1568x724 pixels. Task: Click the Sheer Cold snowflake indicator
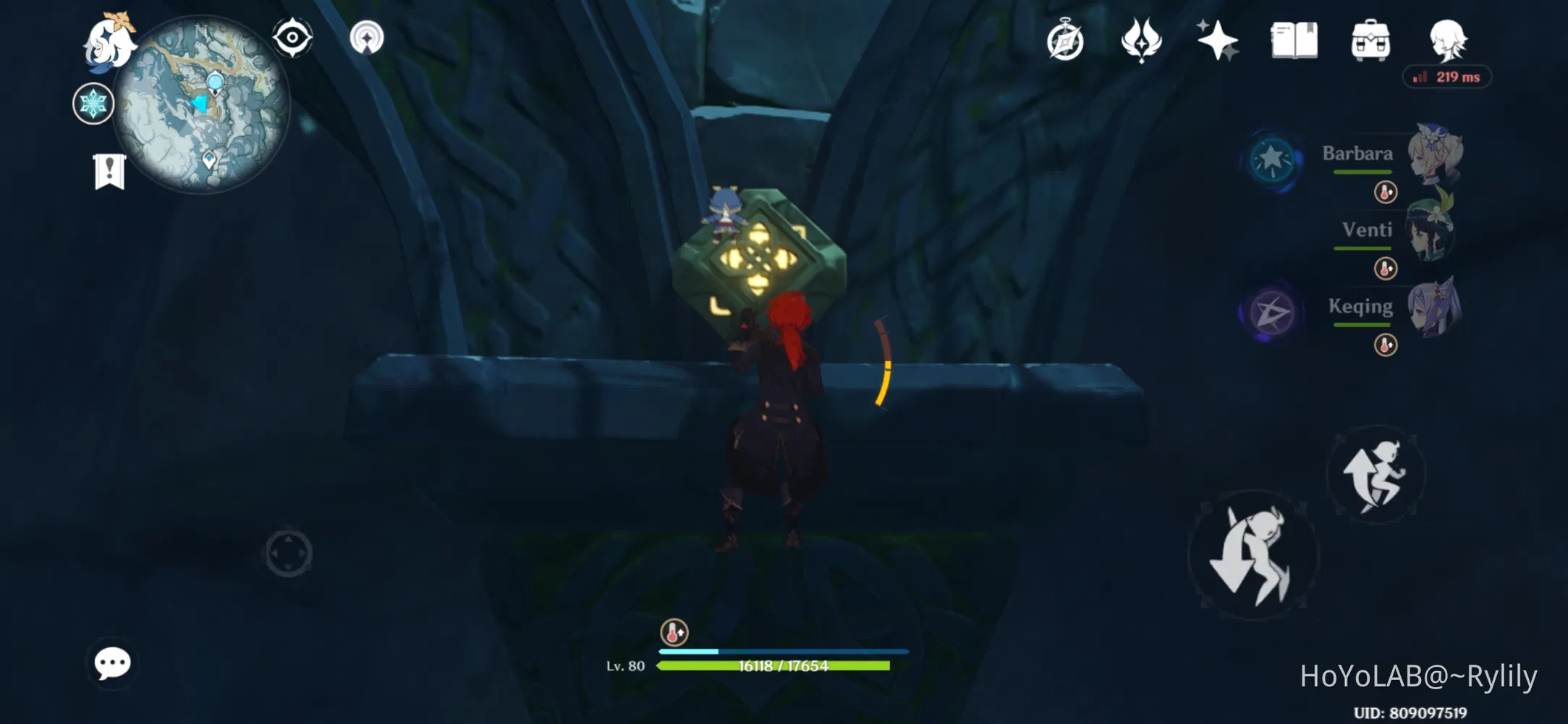pyautogui.click(x=93, y=104)
